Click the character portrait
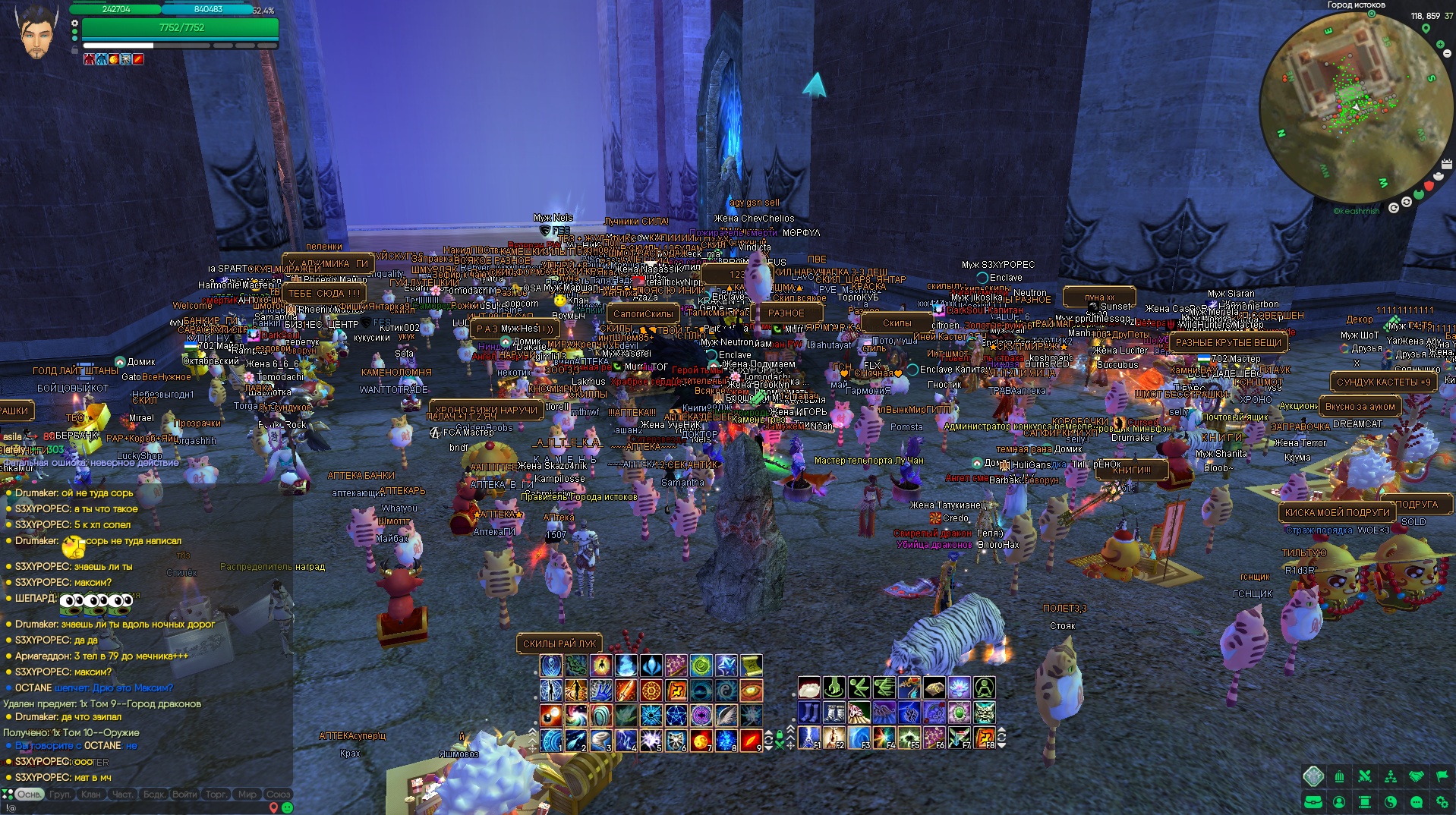The image size is (1456, 815). pyautogui.click(x=36, y=33)
